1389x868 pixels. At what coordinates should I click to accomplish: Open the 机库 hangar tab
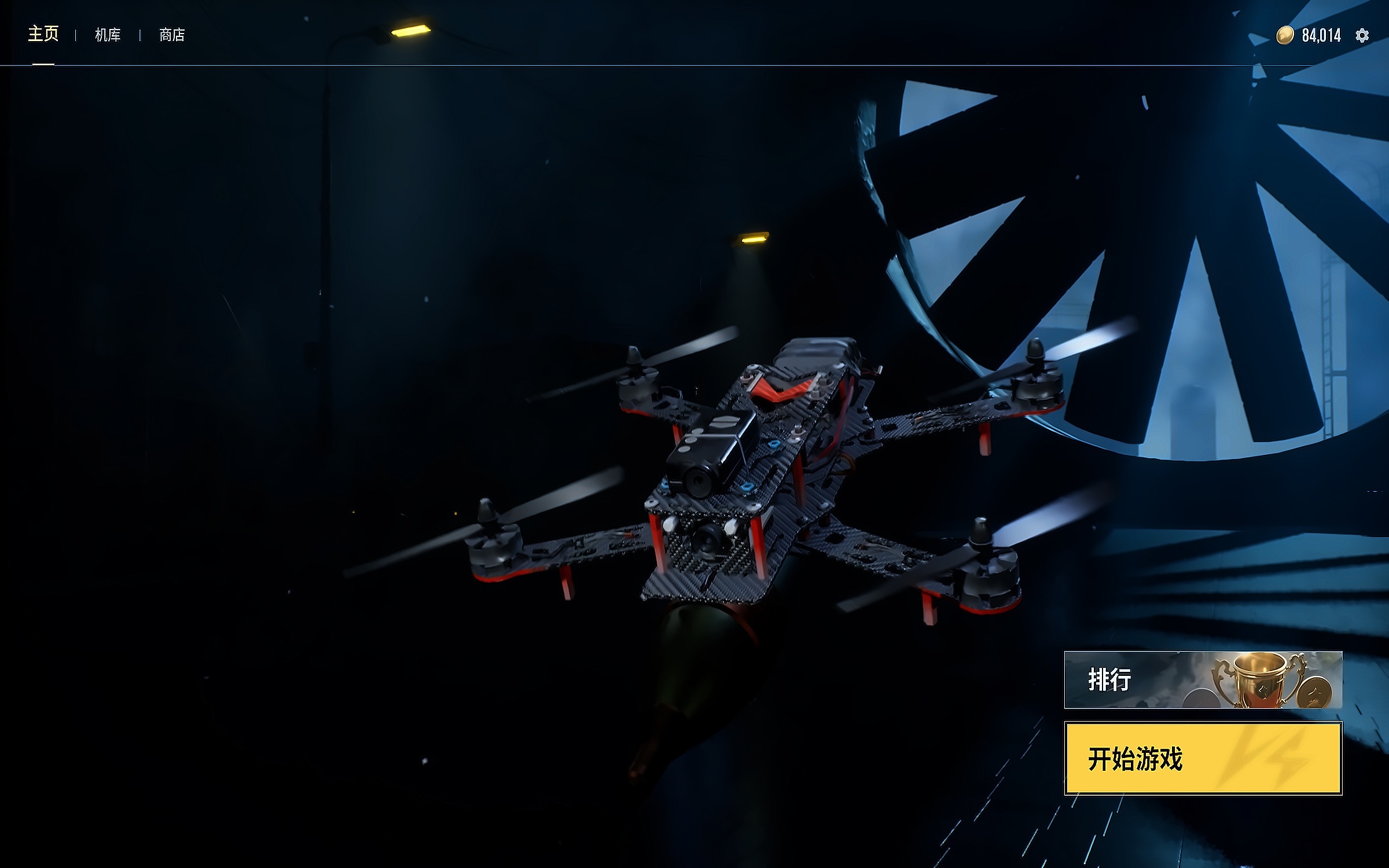(108, 35)
